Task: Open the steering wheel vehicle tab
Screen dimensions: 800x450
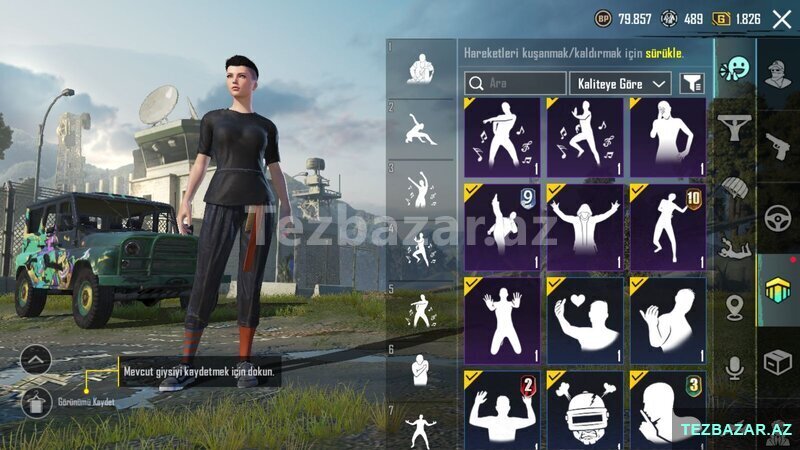Action: 777,217
